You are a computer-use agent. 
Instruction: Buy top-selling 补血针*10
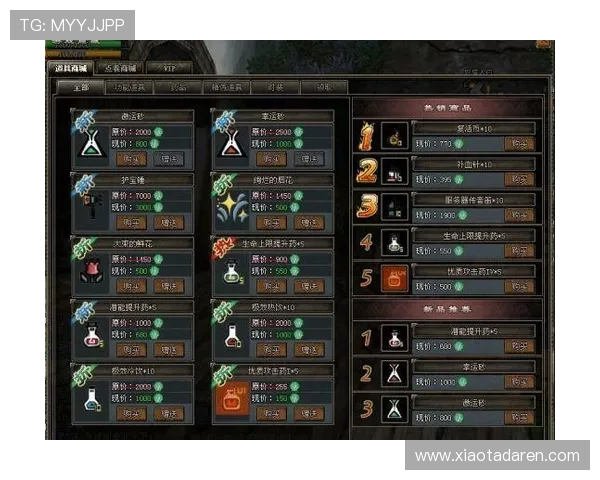tap(518, 179)
